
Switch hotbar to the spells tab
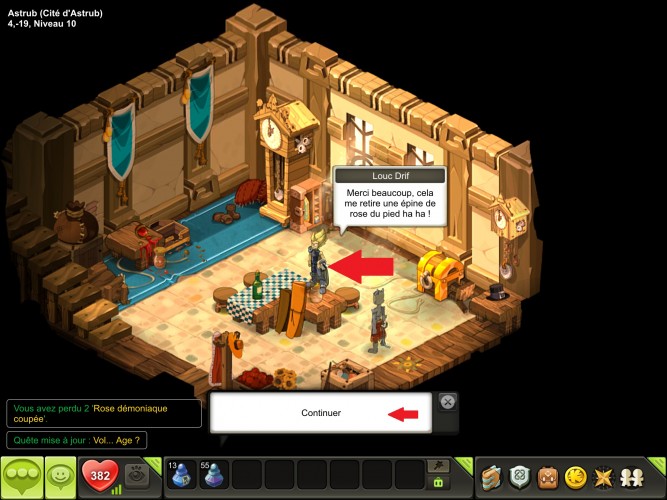point(437,466)
